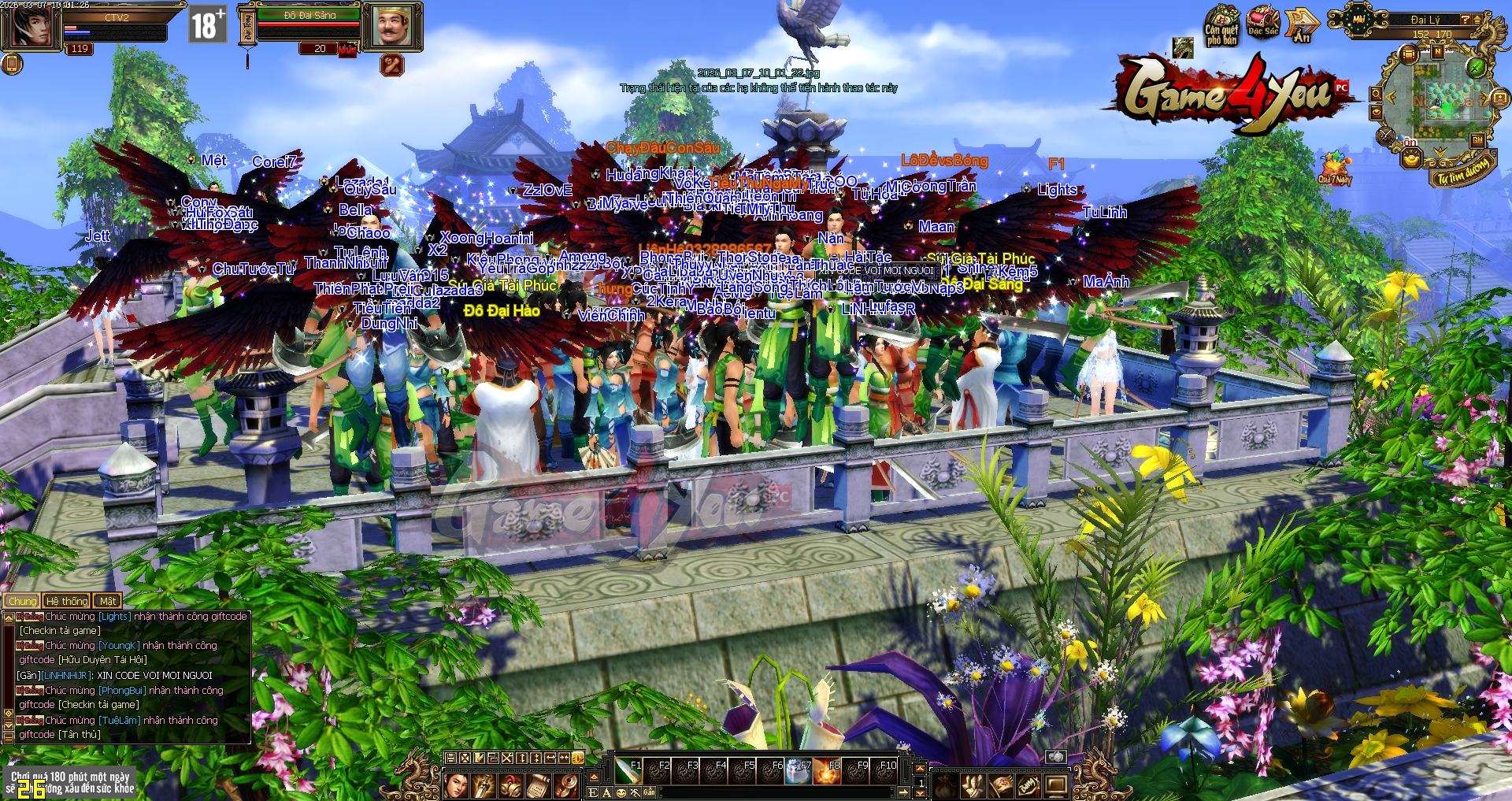Viewport: 1512px width, 801px height.
Task: Use the F8 fire skill slot
Action: point(827,771)
